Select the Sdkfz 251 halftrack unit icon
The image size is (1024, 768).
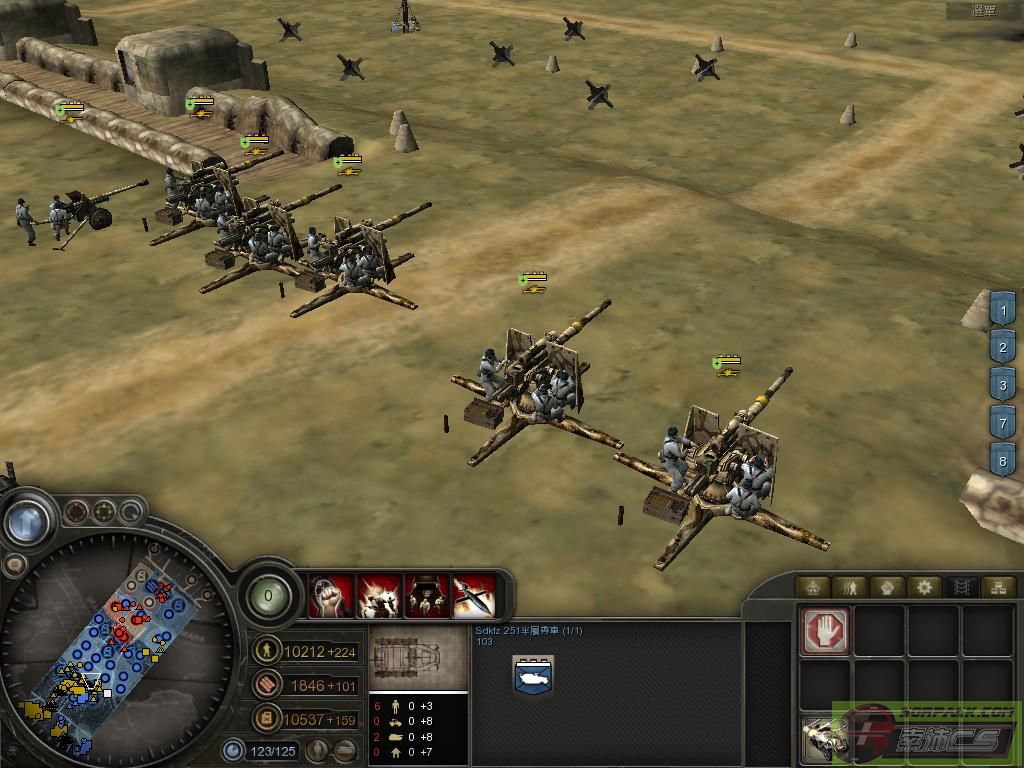531,675
